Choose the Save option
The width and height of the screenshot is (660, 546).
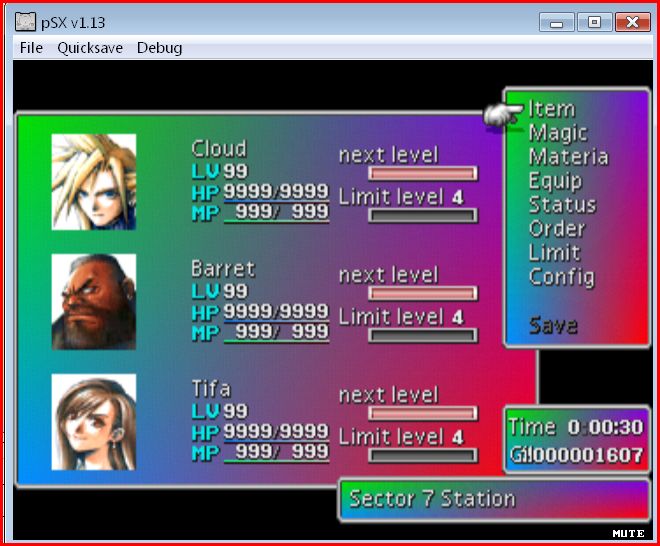pyautogui.click(x=553, y=326)
